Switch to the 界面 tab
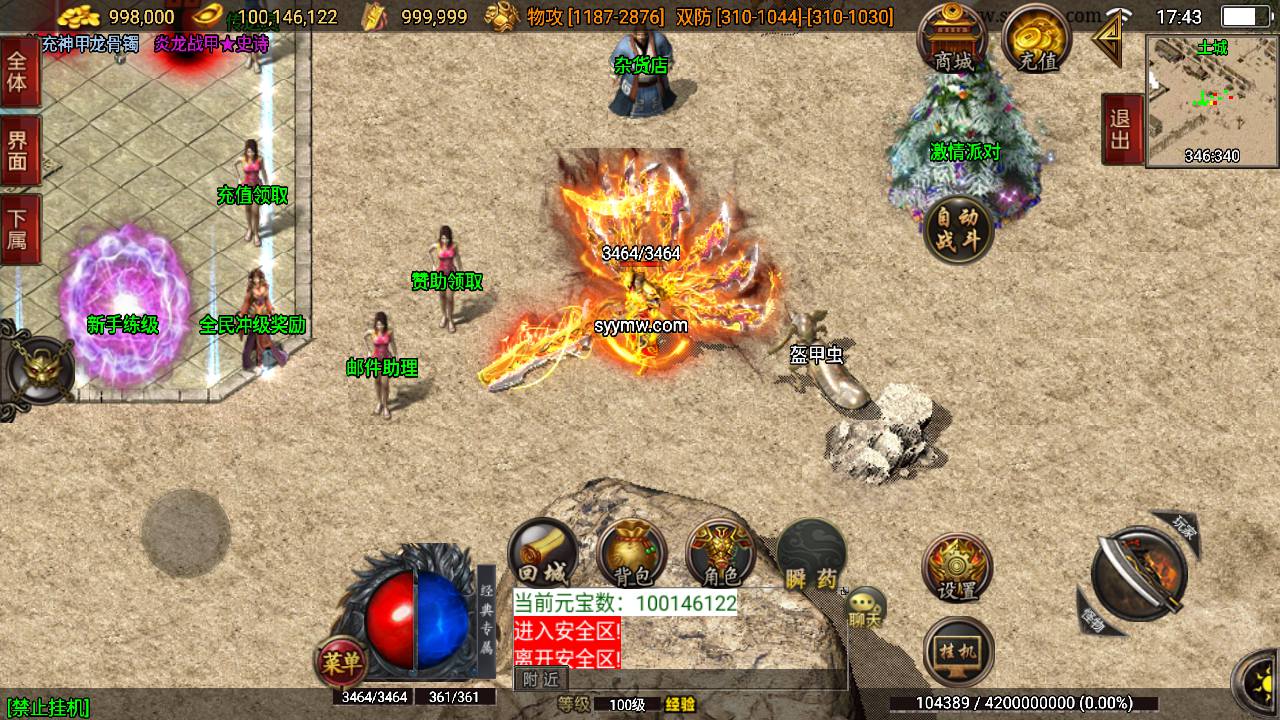The width and height of the screenshot is (1280, 720). point(18,151)
